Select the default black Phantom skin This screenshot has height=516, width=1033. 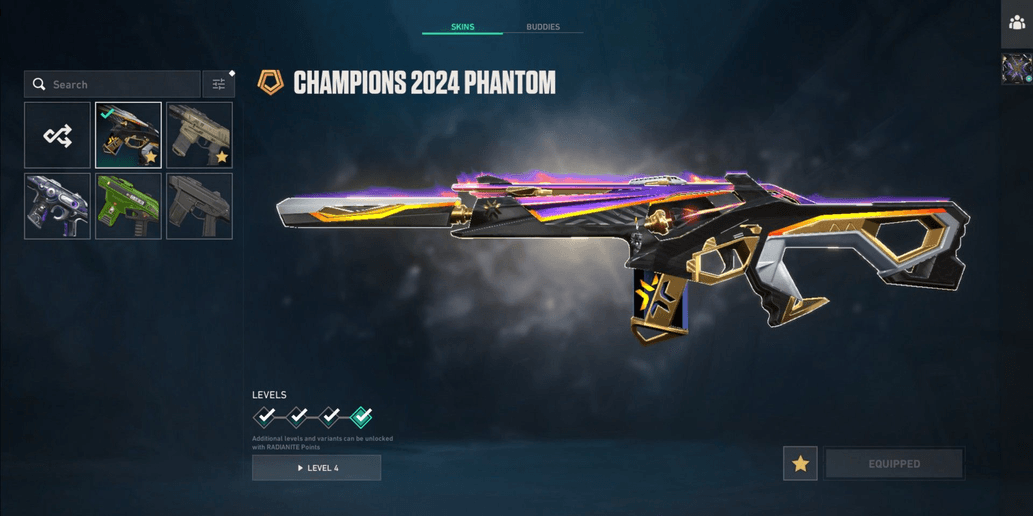[x=199, y=206]
